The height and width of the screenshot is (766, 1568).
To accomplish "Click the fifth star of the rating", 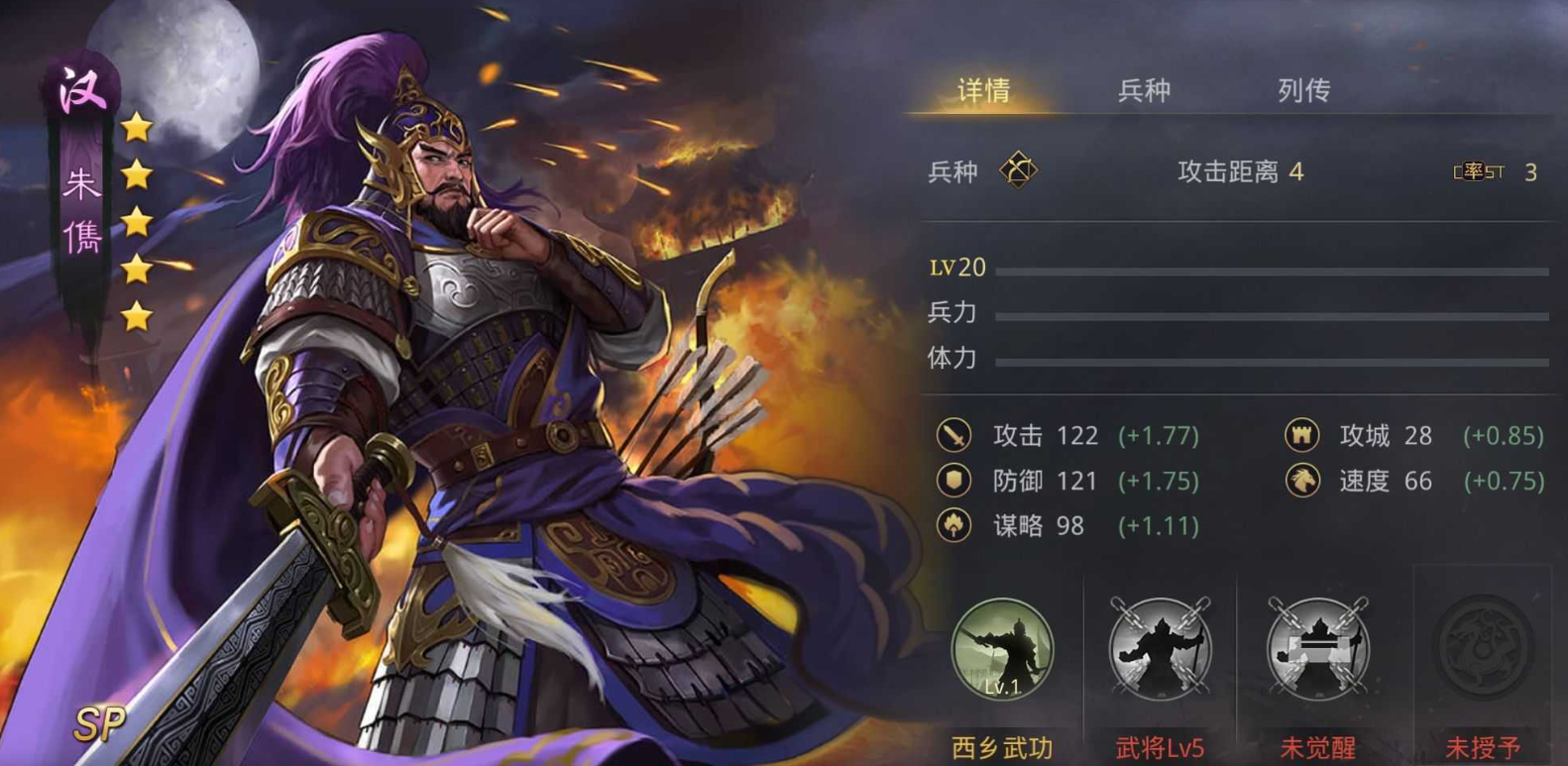I will (136, 317).
